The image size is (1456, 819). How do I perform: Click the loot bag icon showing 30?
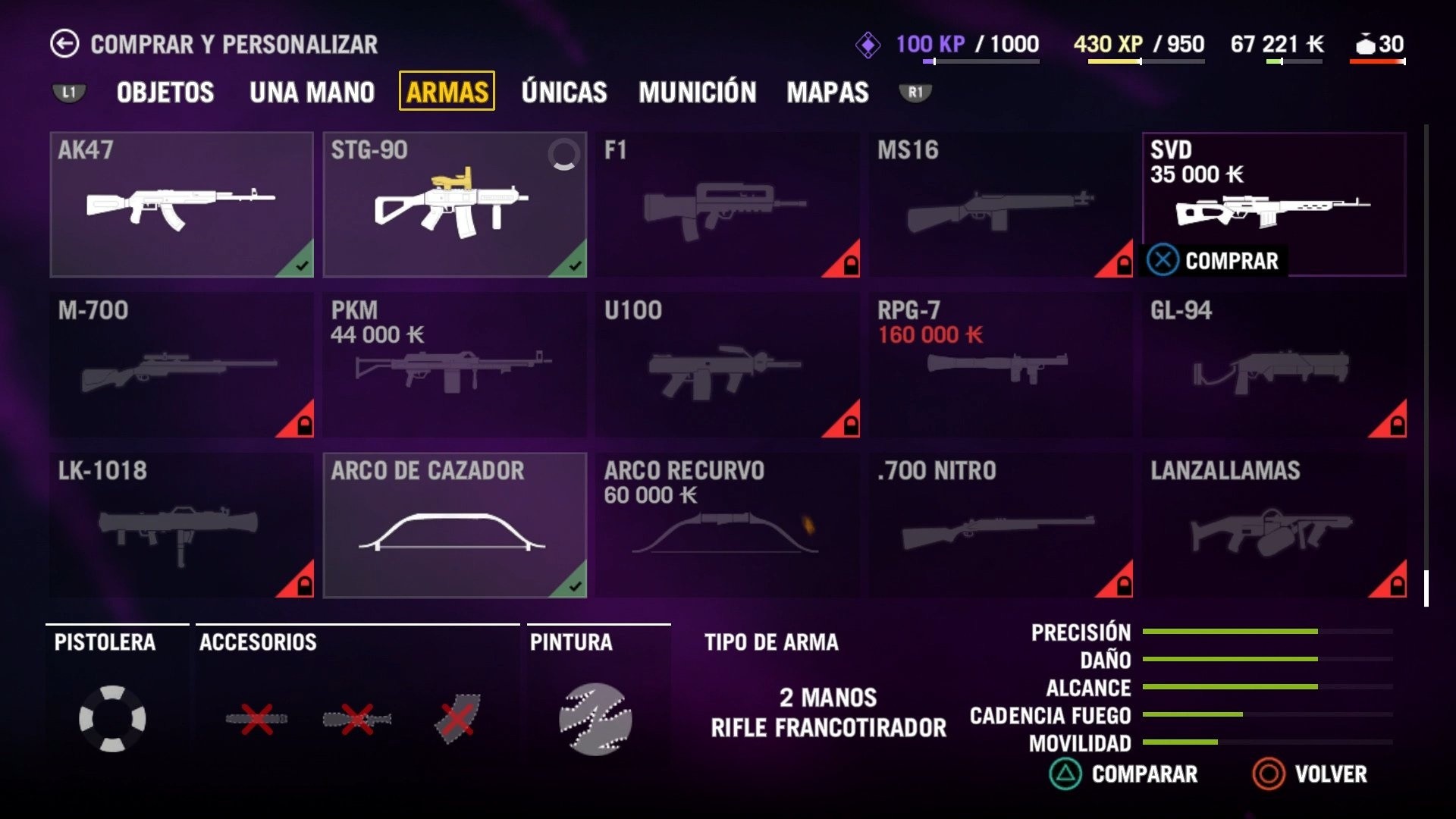coord(1366,45)
